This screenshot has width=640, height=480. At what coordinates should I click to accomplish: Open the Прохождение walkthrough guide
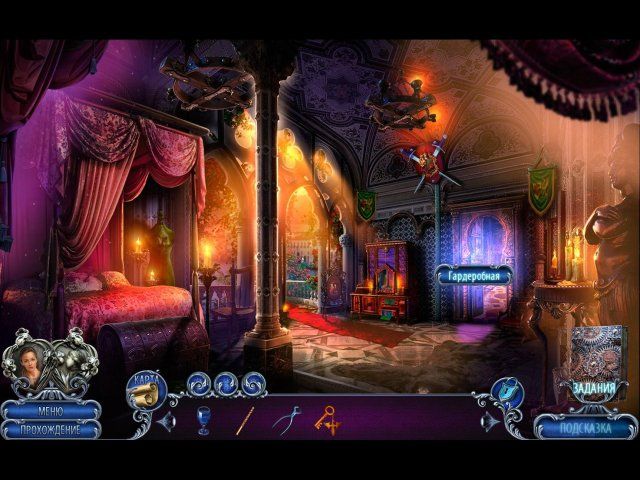(50, 428)
